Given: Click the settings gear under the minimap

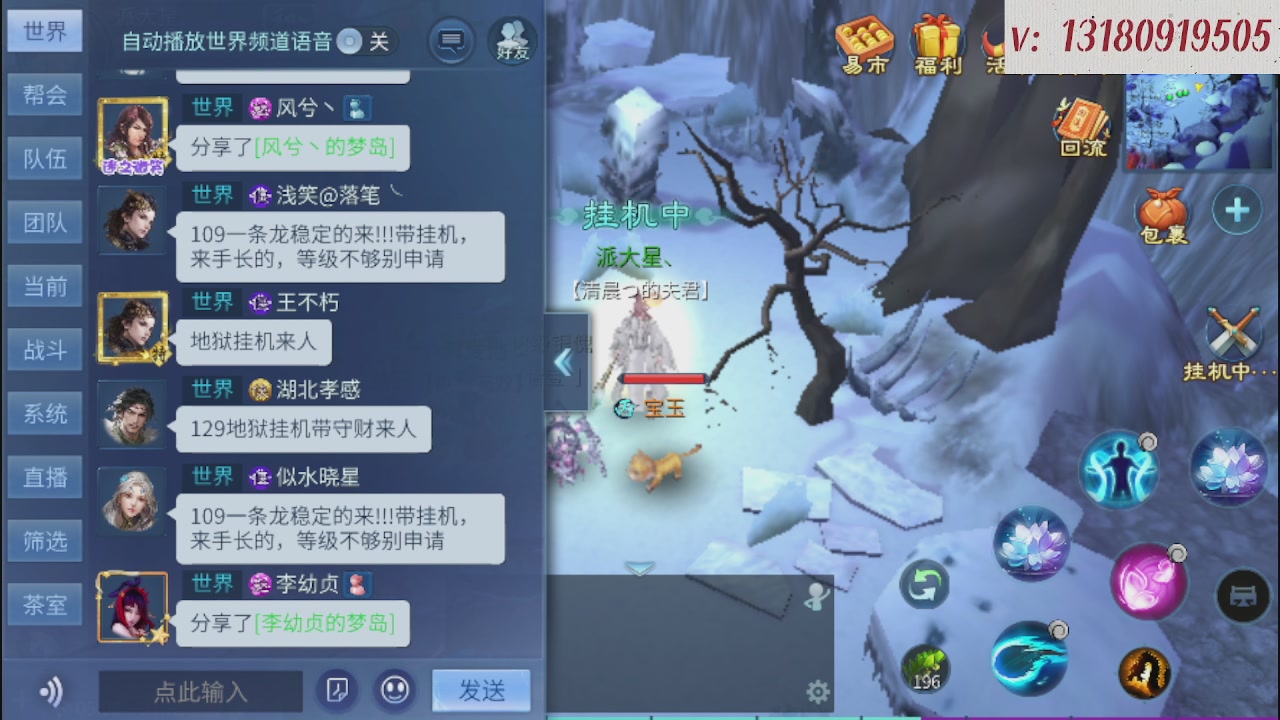Looking at the screenshot, I should (818, 690).
